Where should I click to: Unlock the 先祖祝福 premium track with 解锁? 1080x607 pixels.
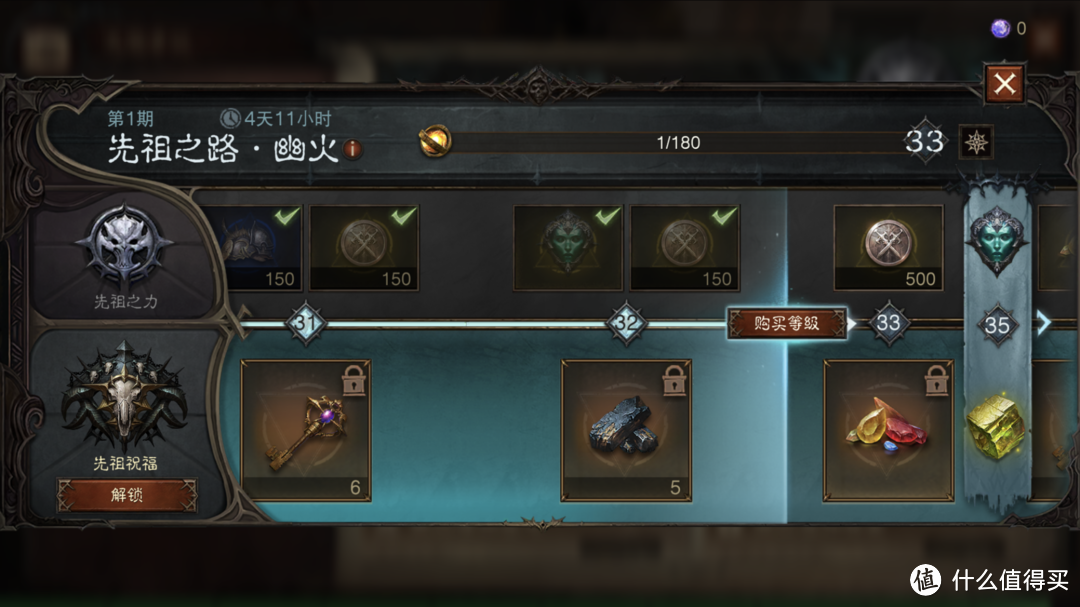click(x=127, y=494)
